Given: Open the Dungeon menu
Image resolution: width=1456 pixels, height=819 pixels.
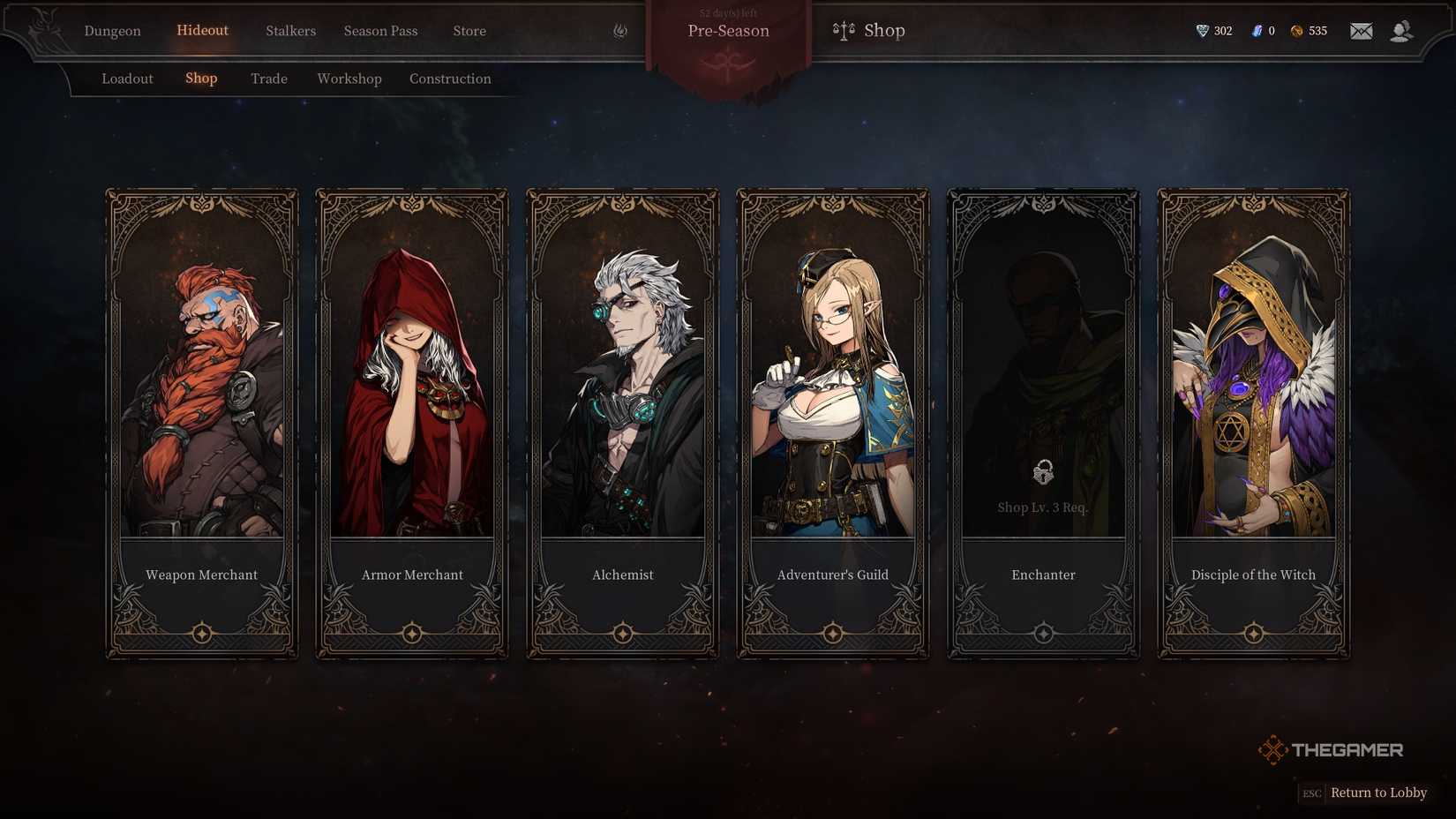Looking at the screenshot, I should 112,31.
